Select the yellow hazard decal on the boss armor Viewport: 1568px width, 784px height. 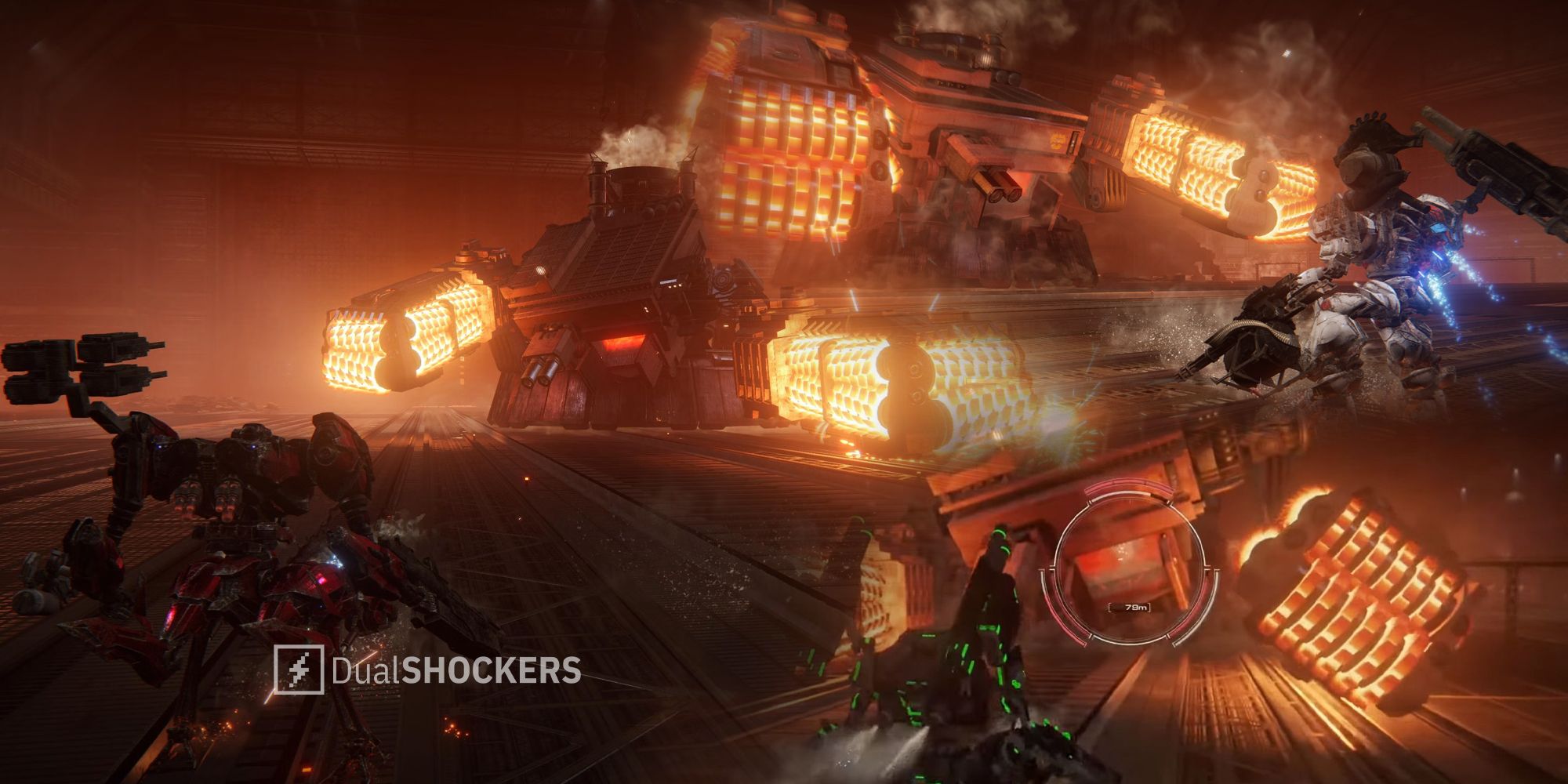1058,142
